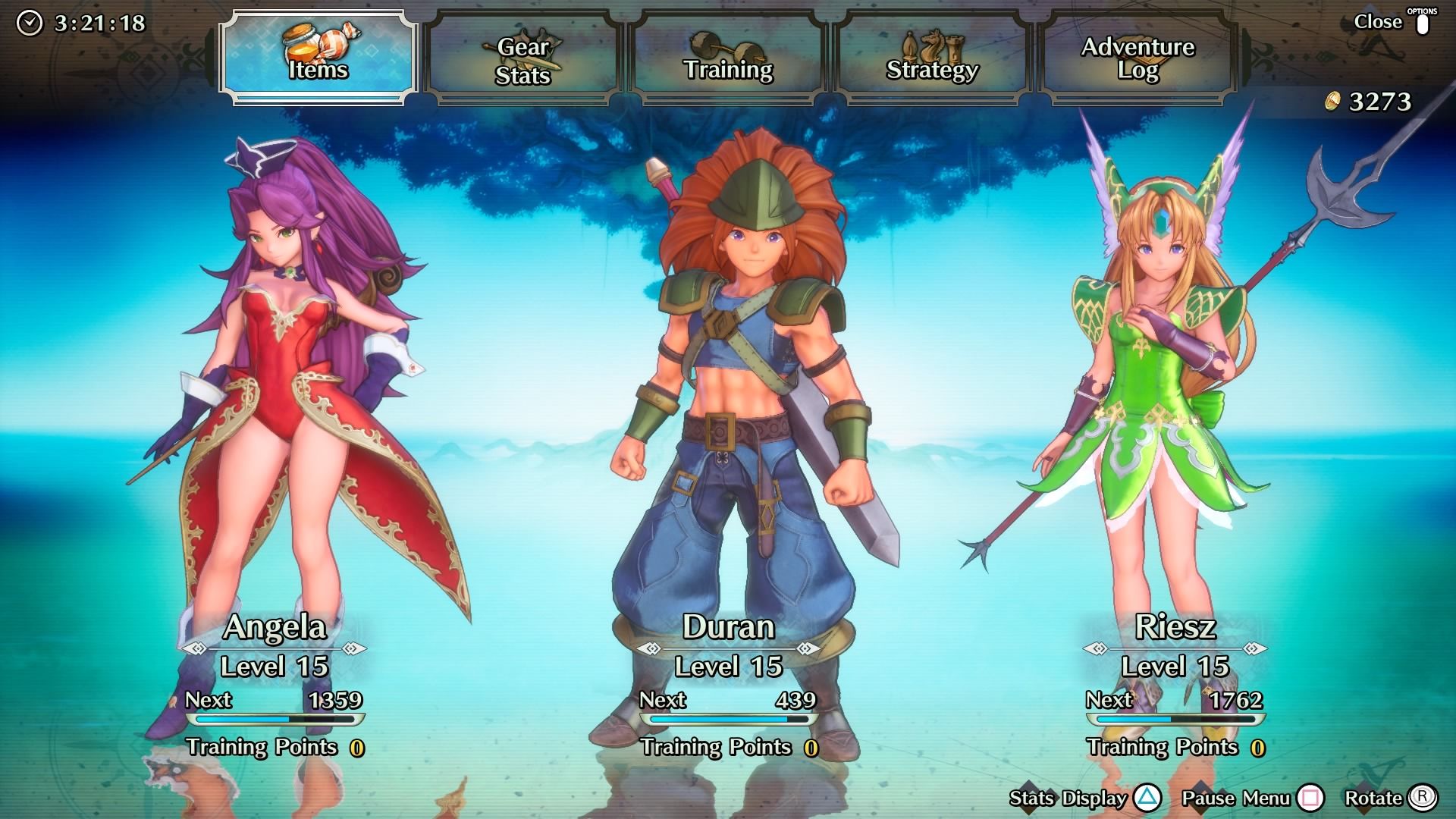Screen dimensions: 1456x819
Task: Switch to the Gear Stats tab
Action: [523, 60]
